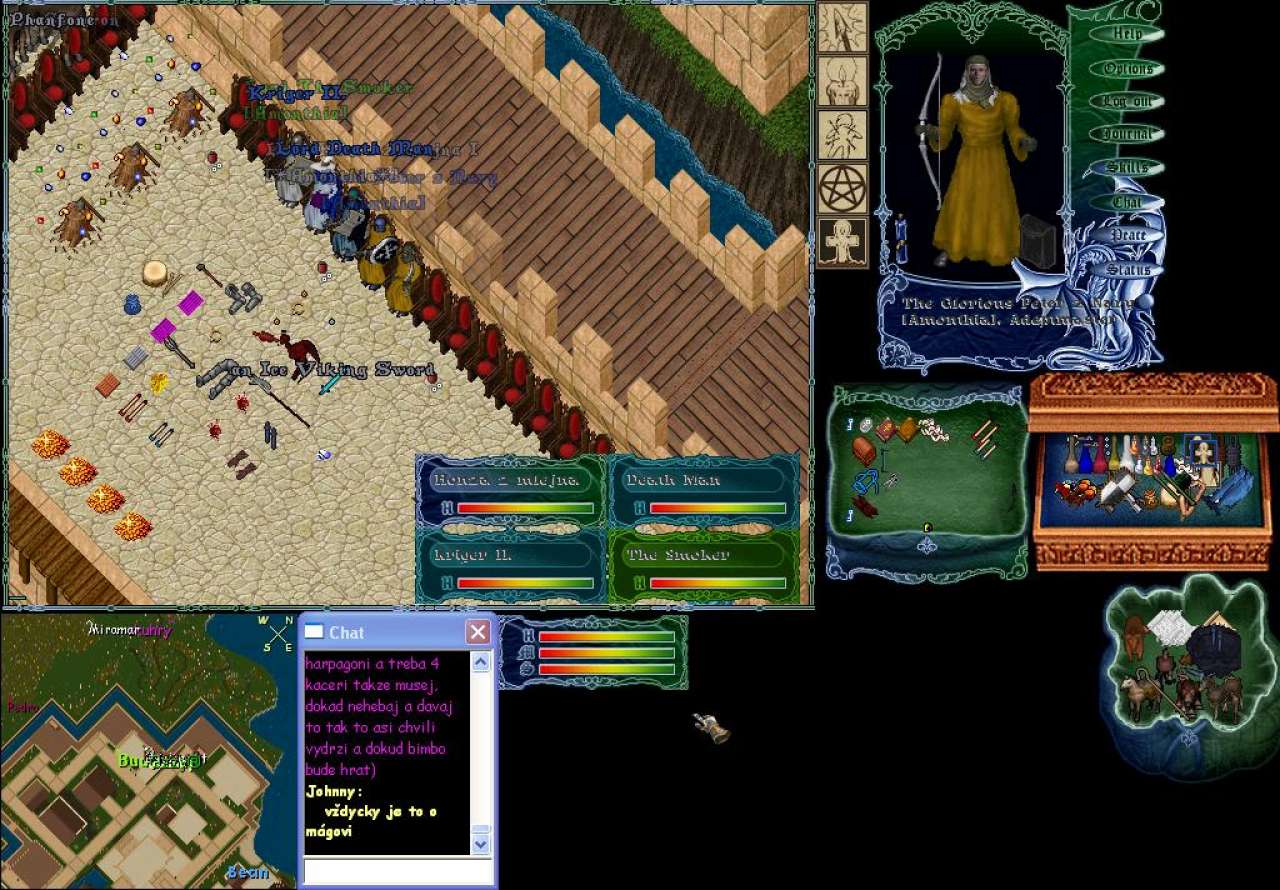Viewport: 1280px width, 890px height.
Task: Open the Status window
Action: (x=1127, y=269)
